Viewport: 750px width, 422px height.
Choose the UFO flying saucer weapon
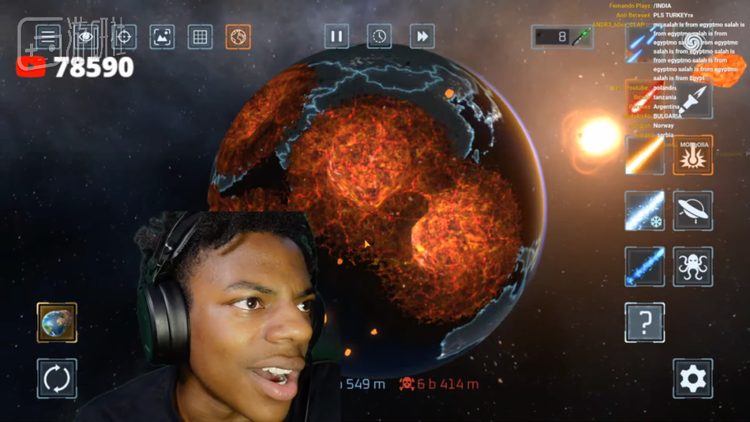point(693,211)
